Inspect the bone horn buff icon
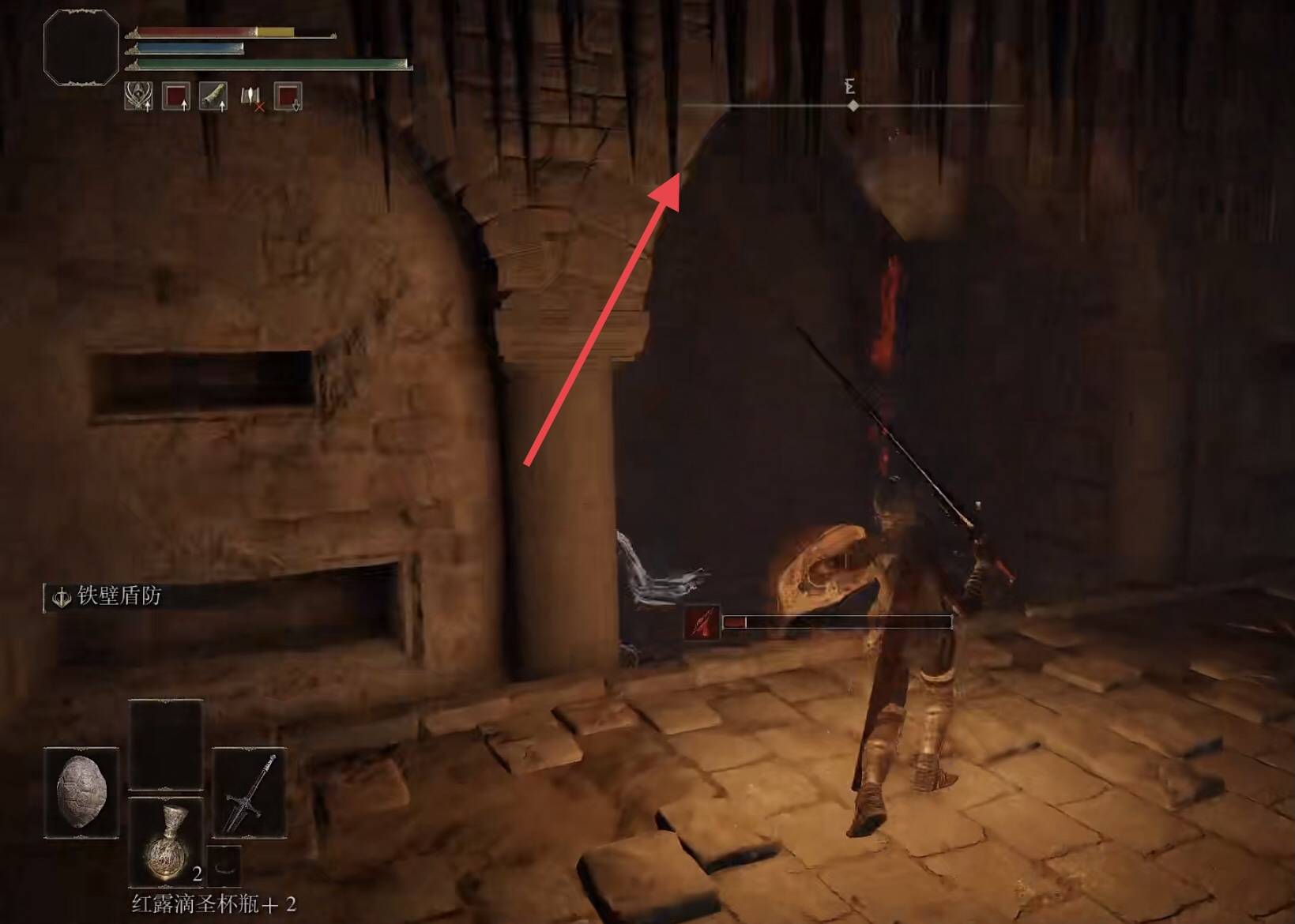Image resolution: width=1295 pixels, height=924 pixels. click(x=213, y=97)
